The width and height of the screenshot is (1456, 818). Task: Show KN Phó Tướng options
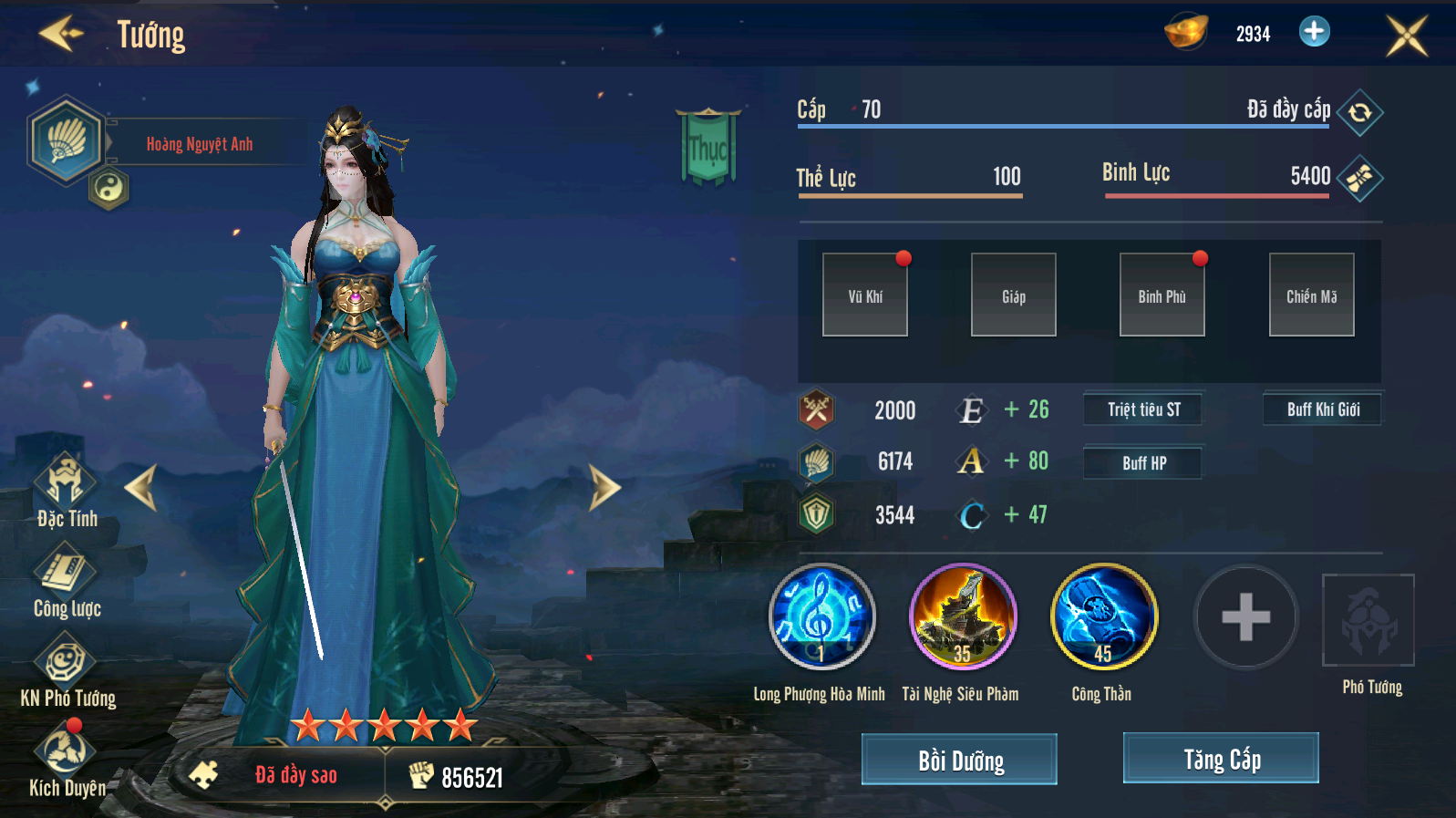pyautogui.click(x=67, y=671)
